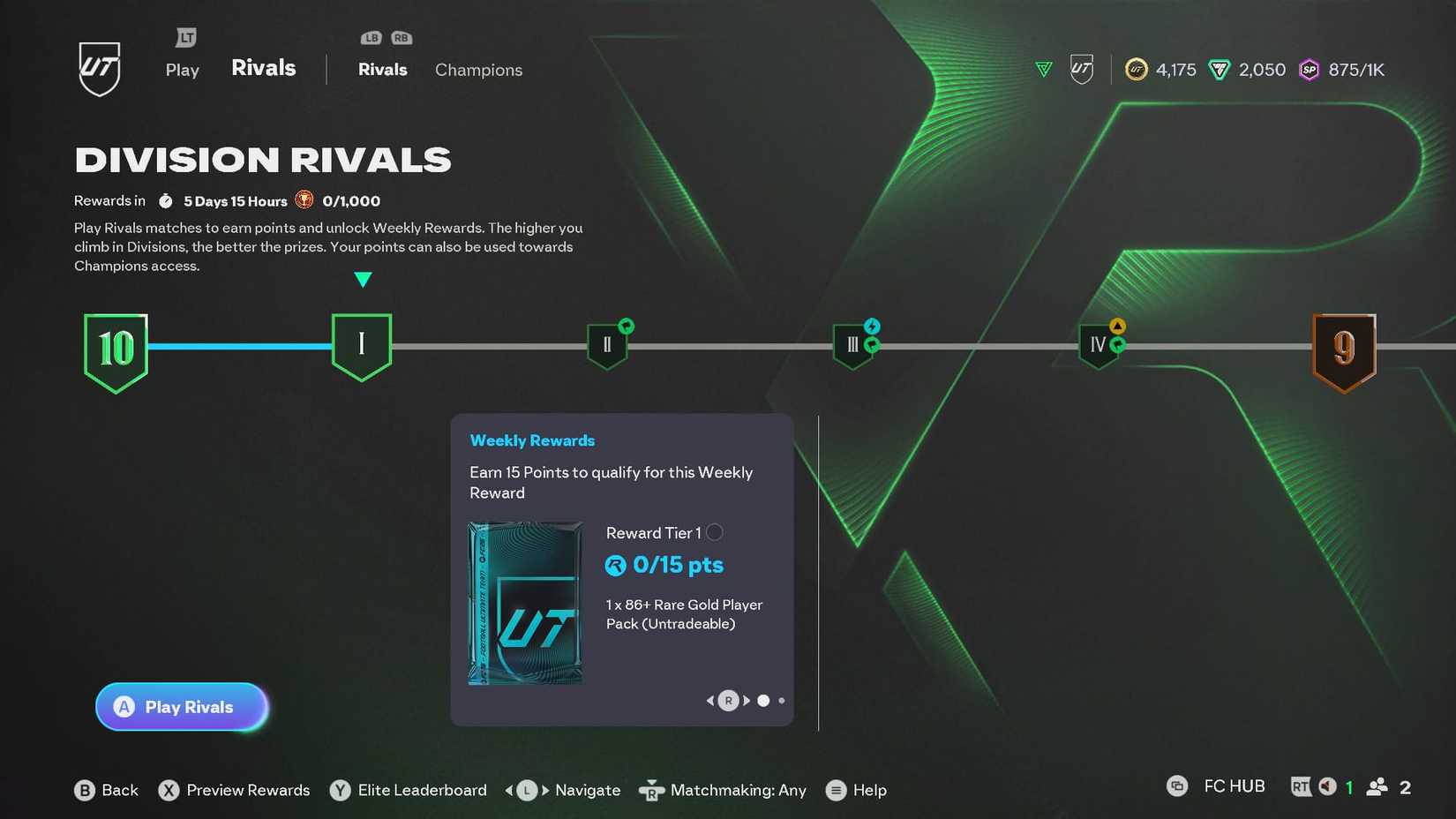
Task: Click the UT Coins currency icon
Action: click(x=1137, y=69)
